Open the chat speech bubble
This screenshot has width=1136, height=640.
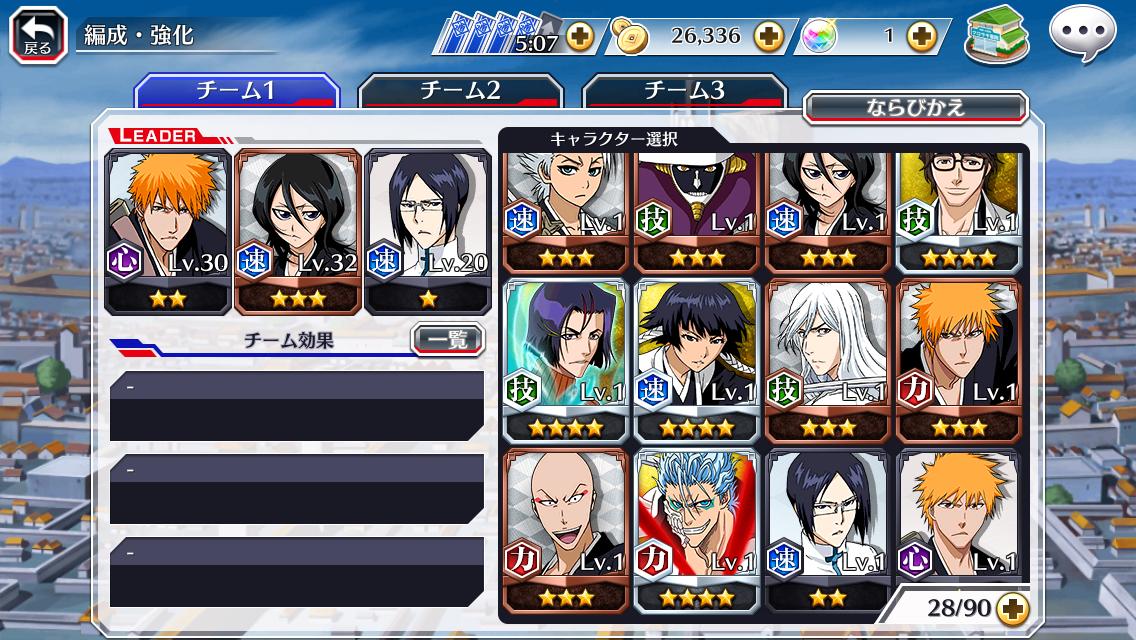[x=1082, y=35]
